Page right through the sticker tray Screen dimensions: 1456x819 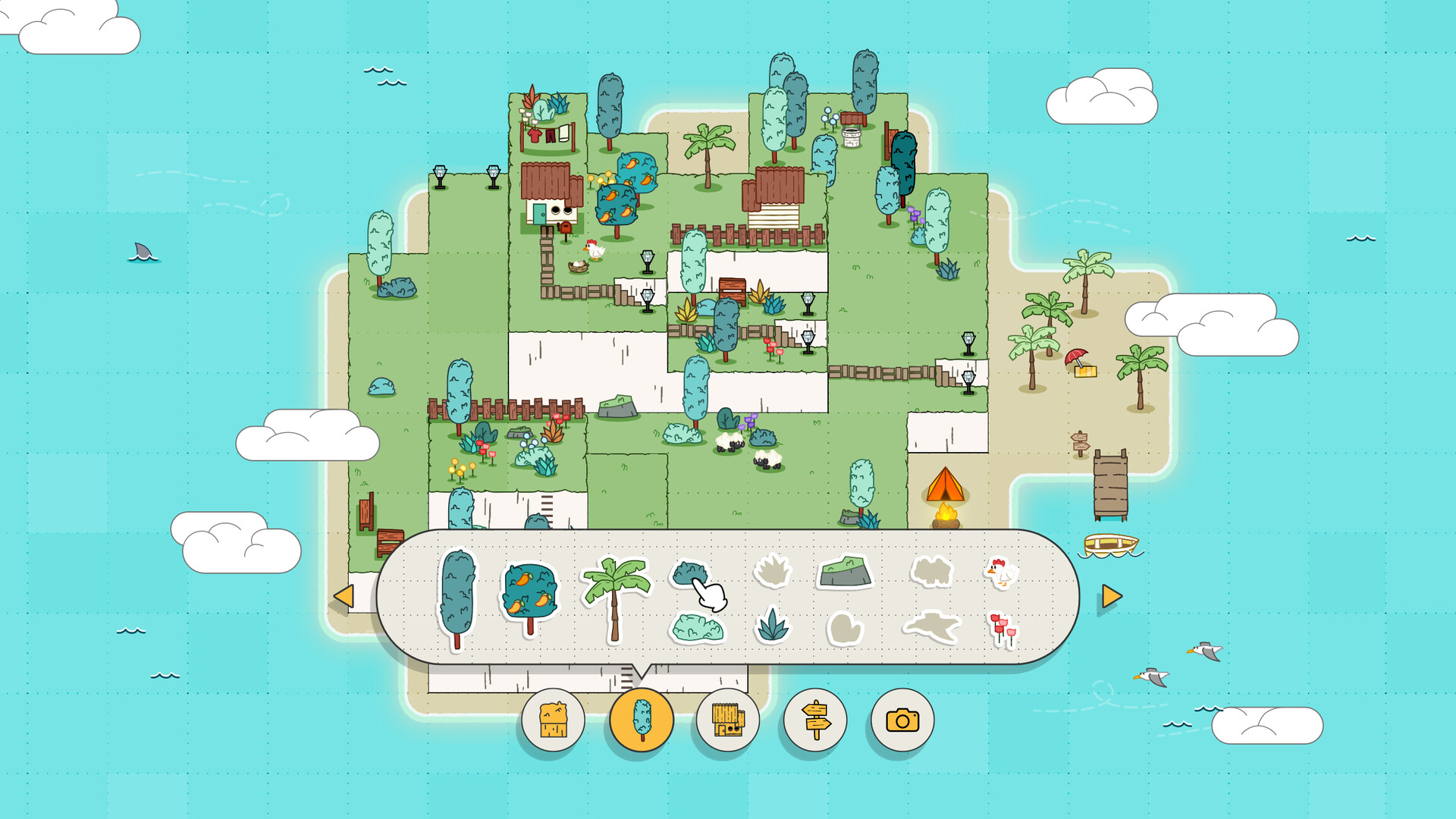tap(1110, 598)
